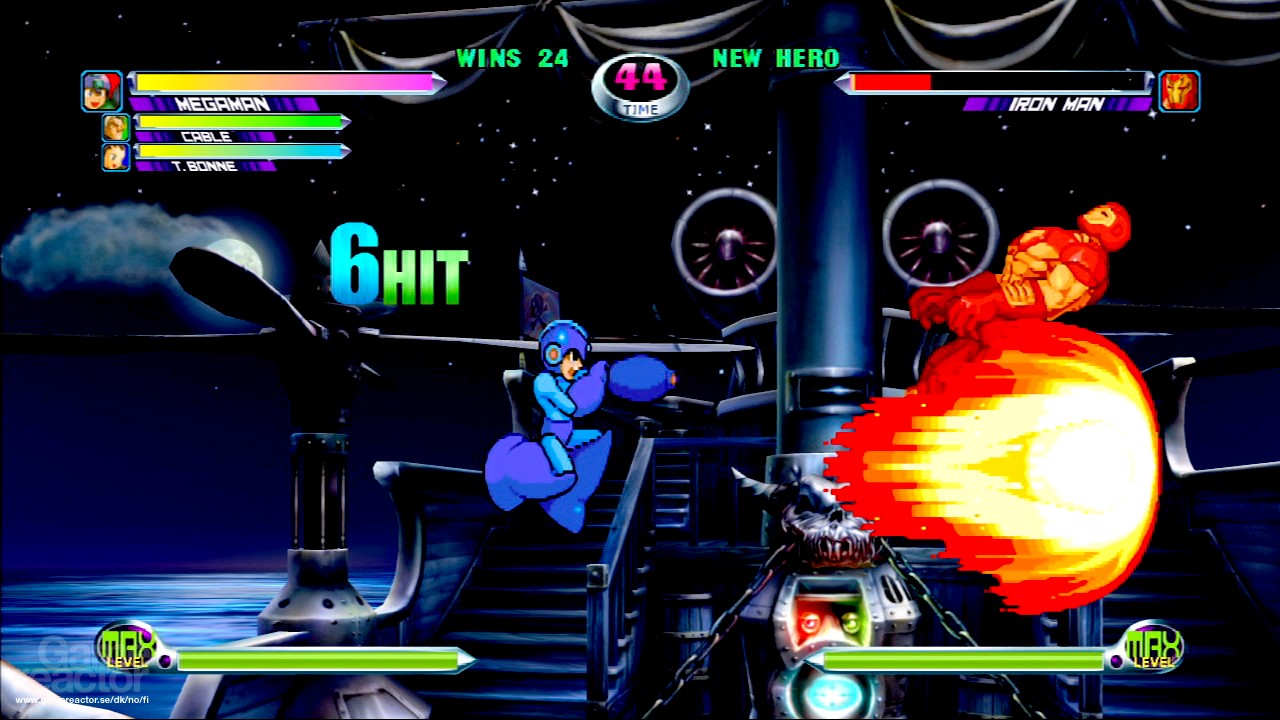This screenshot has height=720, width=1280.
Task: Click the round timer medallion showing 44
Action: [x=640, y=88]
